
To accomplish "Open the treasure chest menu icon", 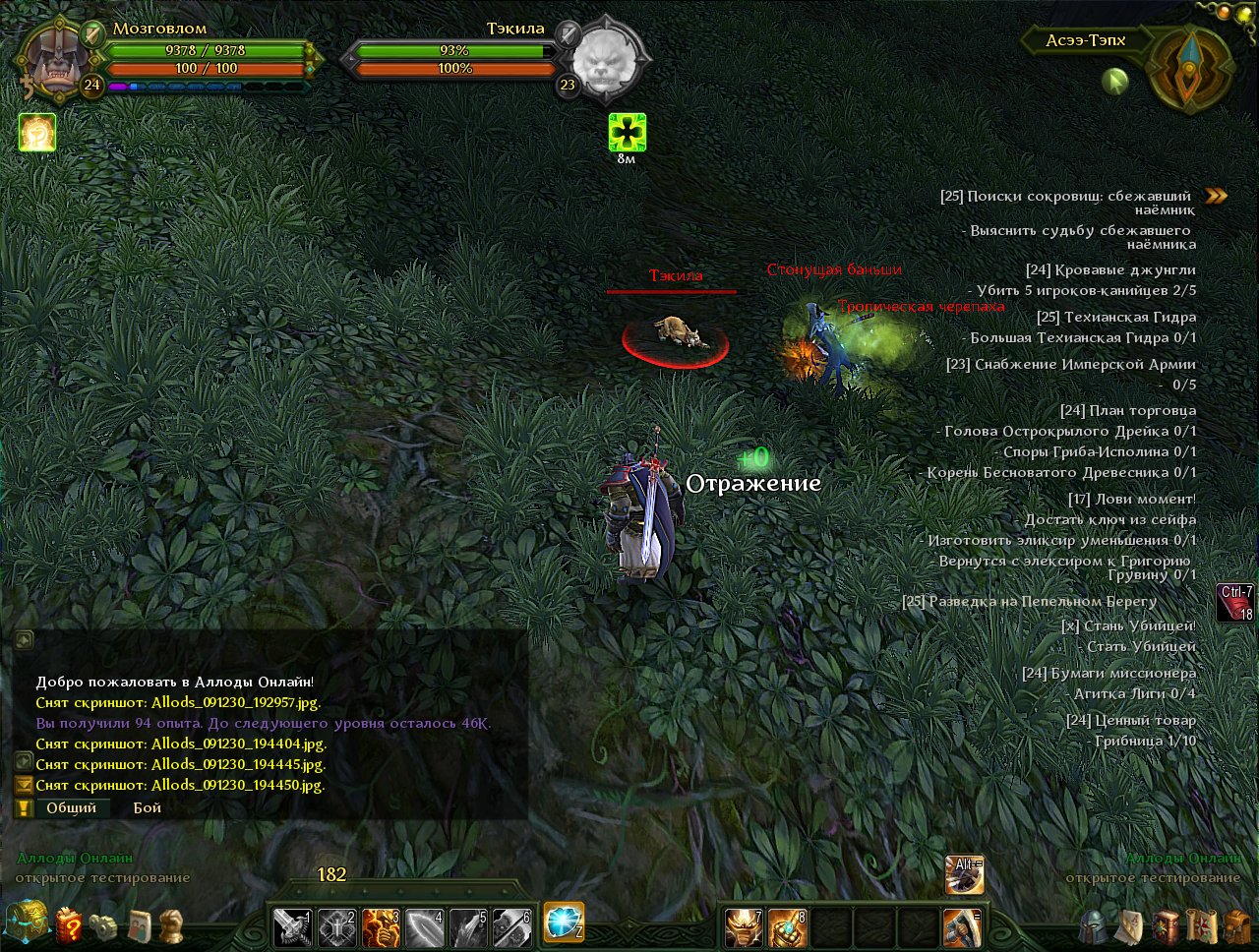I will point(26,922).
